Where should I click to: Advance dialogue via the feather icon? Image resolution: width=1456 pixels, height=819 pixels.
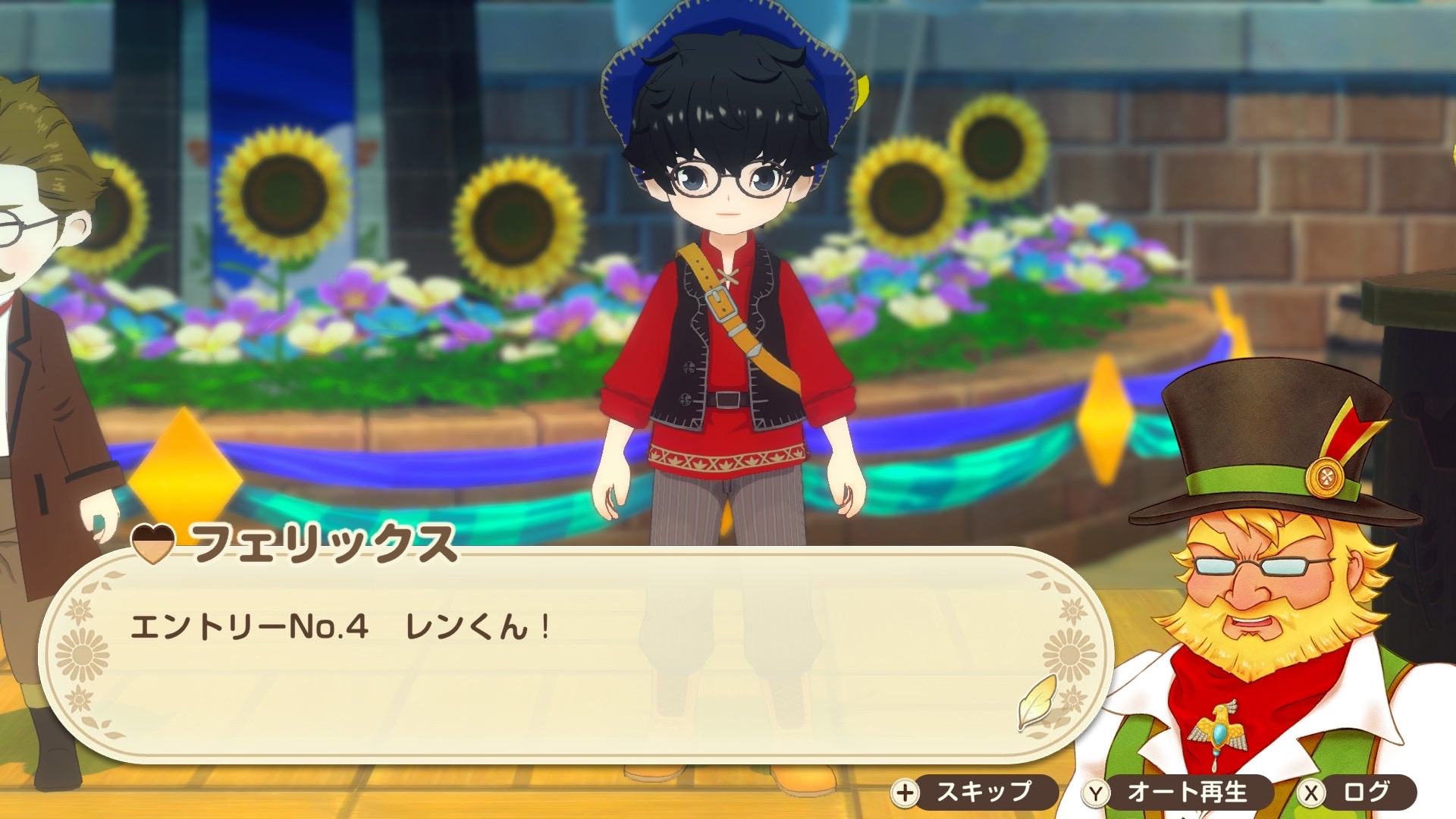(x=1038, y=701)
